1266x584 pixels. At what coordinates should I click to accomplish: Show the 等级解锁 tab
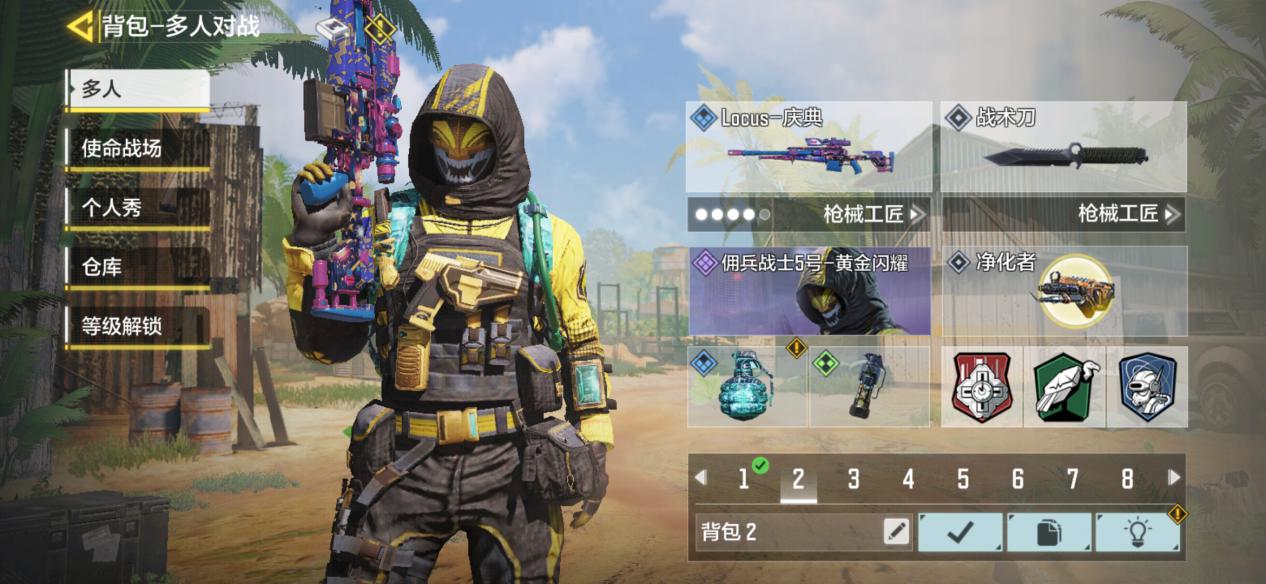pyautogui.click(x=137, y=326)
